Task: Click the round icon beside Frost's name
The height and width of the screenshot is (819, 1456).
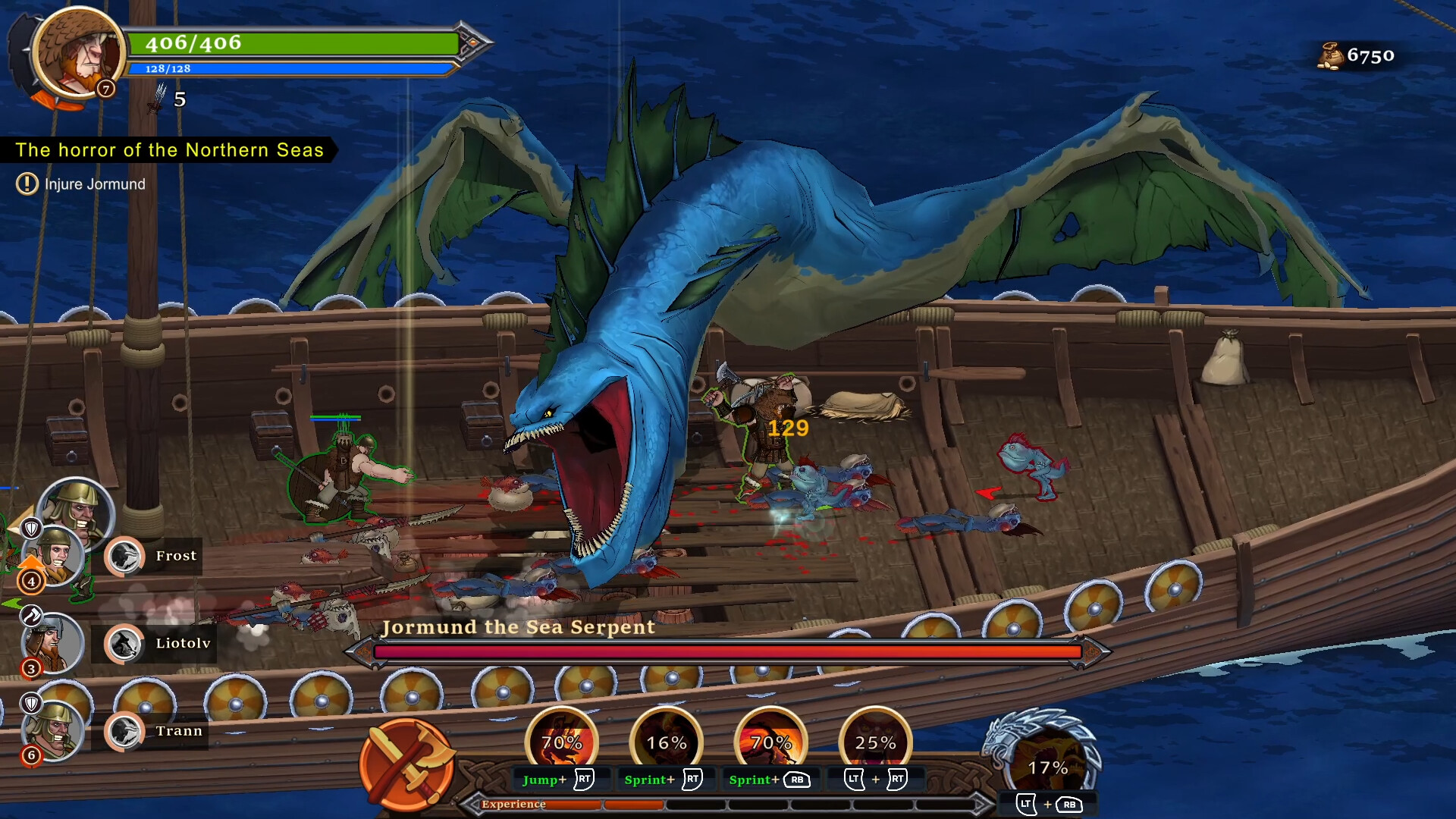Action: 124,557
